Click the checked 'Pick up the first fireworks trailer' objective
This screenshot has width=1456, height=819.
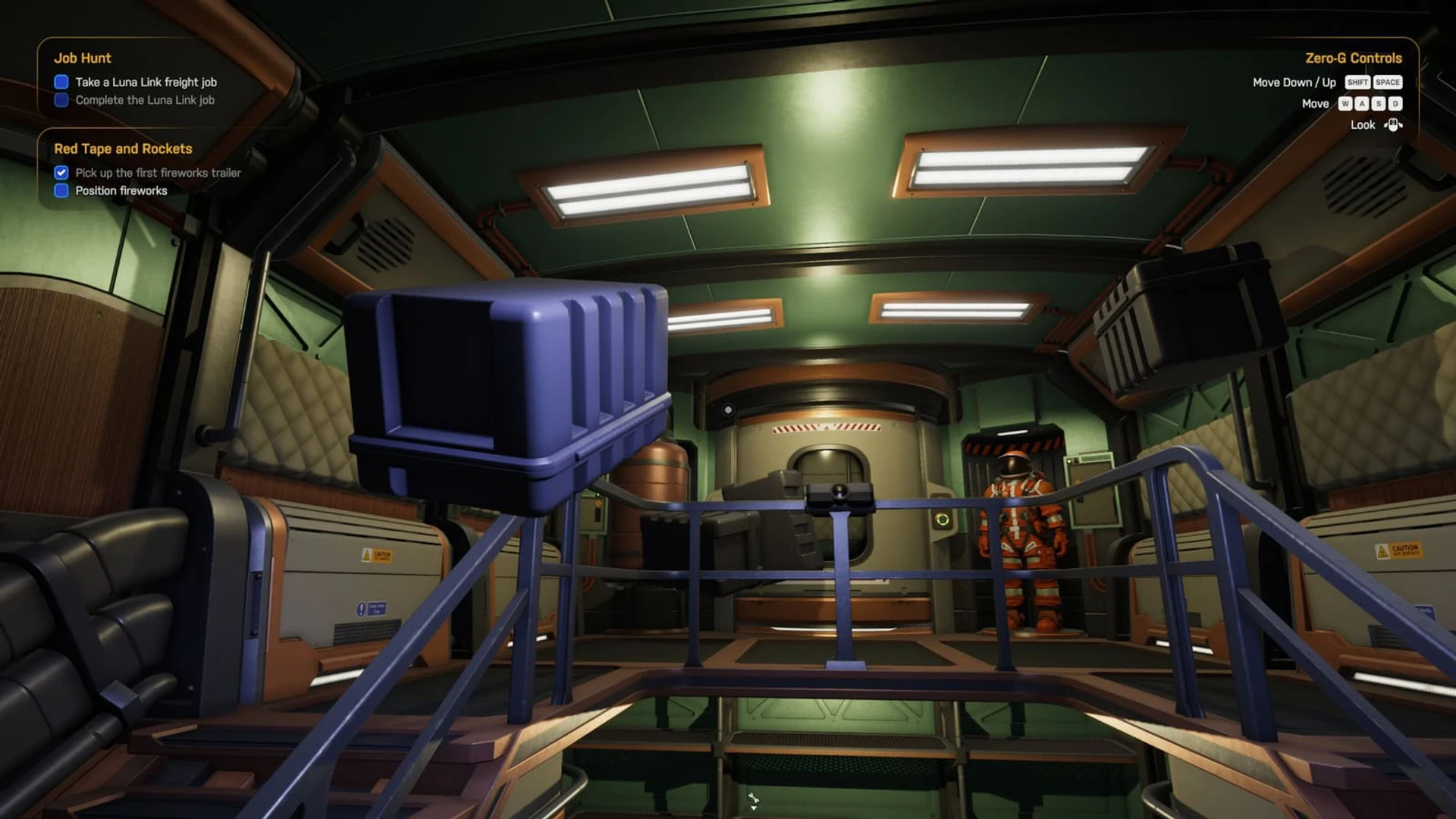[158, 173]
